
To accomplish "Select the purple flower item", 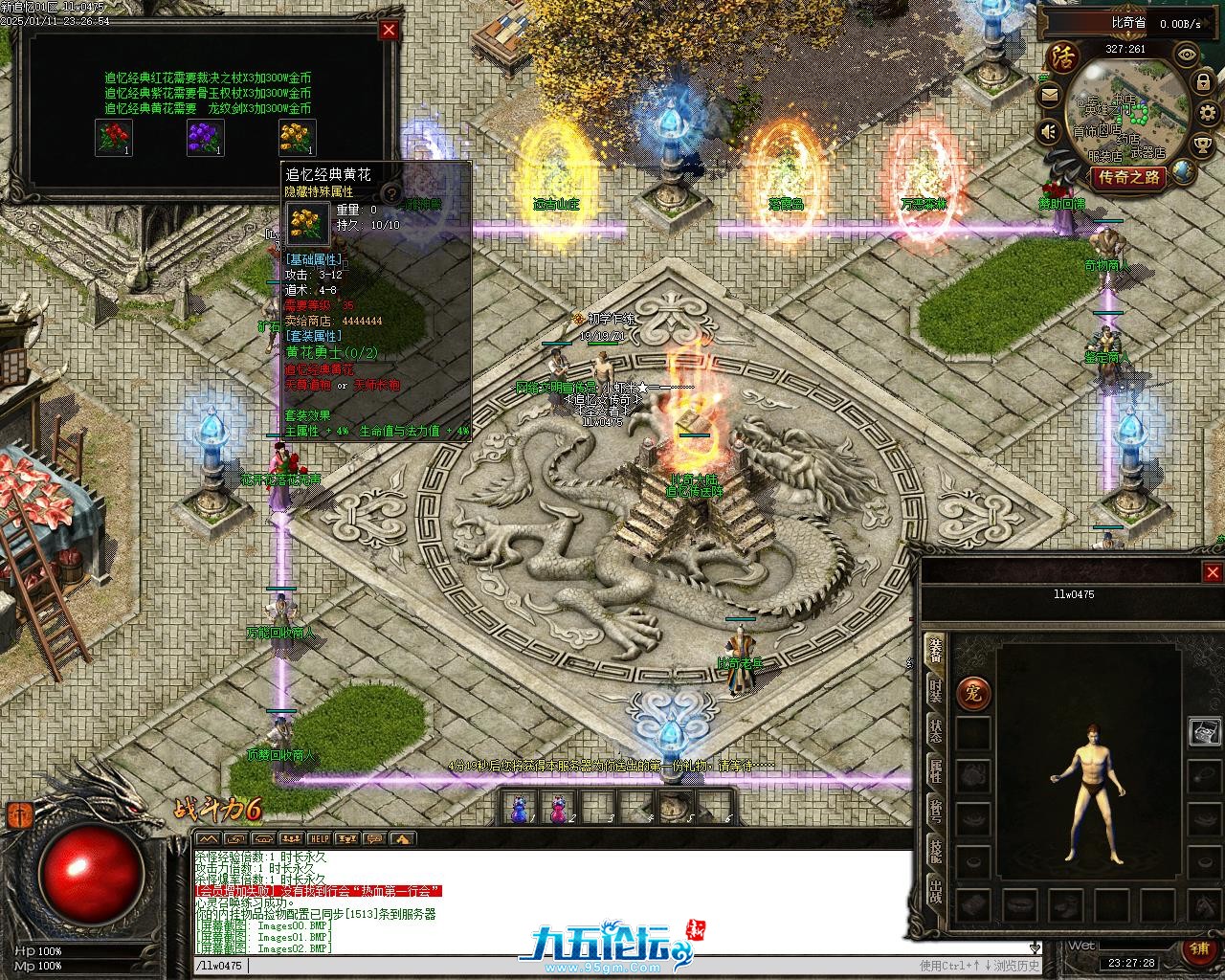I will point(205,138).
